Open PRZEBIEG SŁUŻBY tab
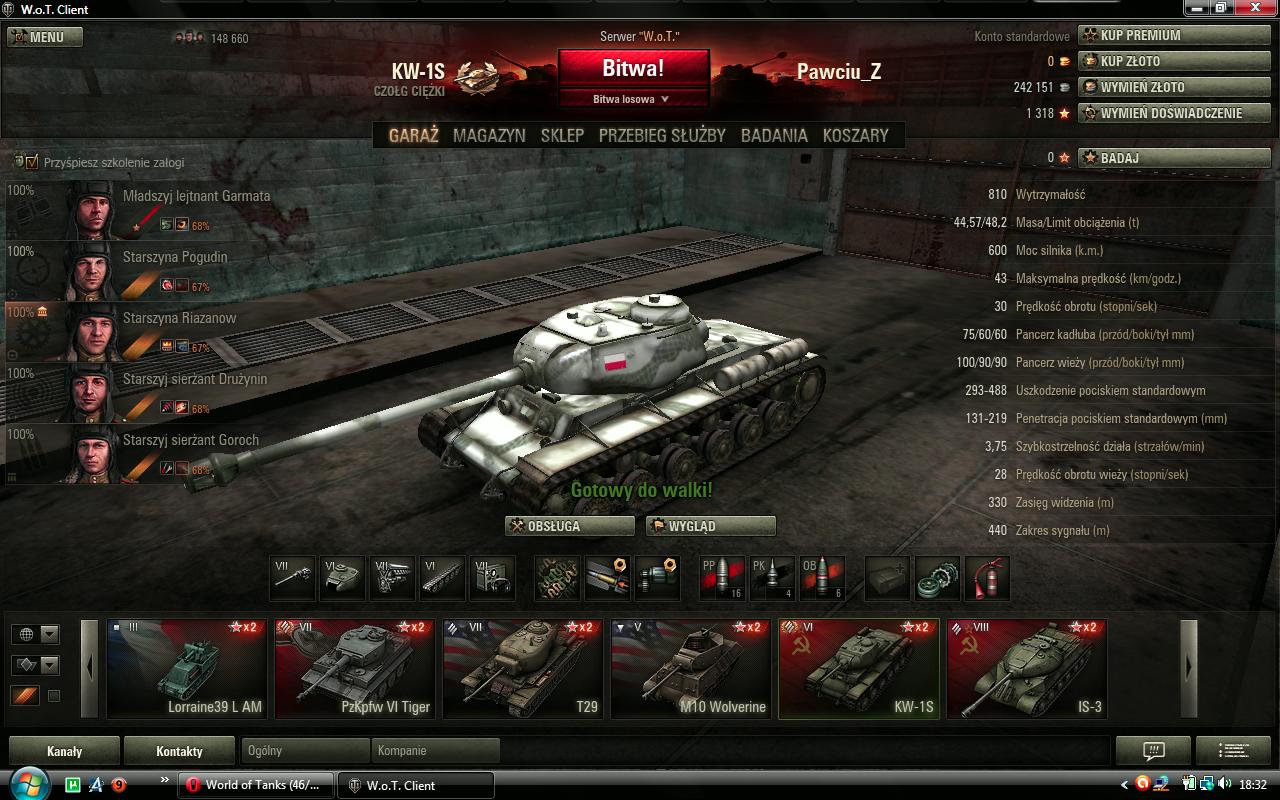Viewport: 1280px width, 800px height. [662, 135]
